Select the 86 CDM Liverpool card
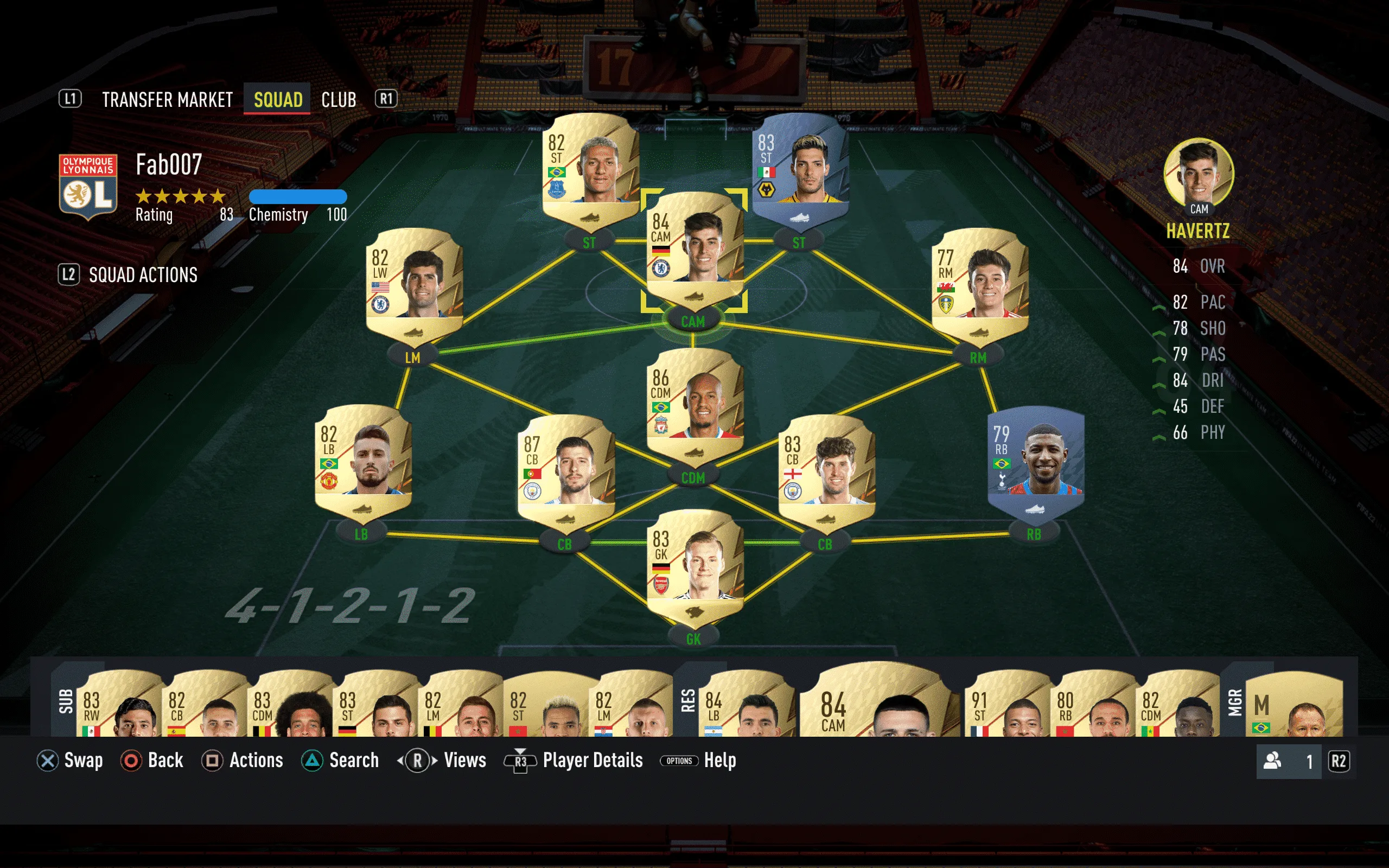Image resolution: width=1389 pixels, height=868 pixels. [x=694, y=406]
